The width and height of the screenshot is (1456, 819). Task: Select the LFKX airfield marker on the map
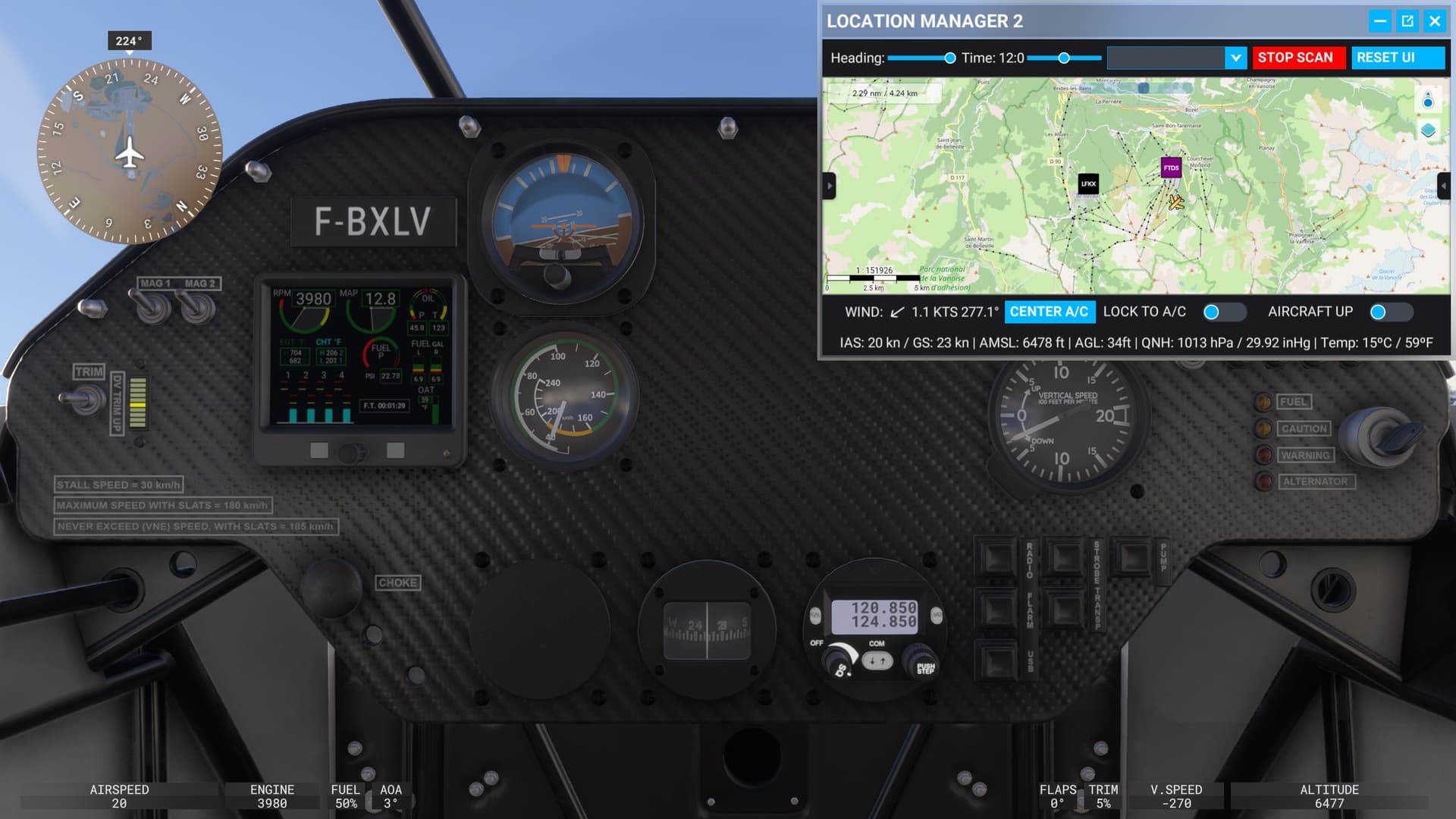pyautogui.click(x=1087, y=184)
